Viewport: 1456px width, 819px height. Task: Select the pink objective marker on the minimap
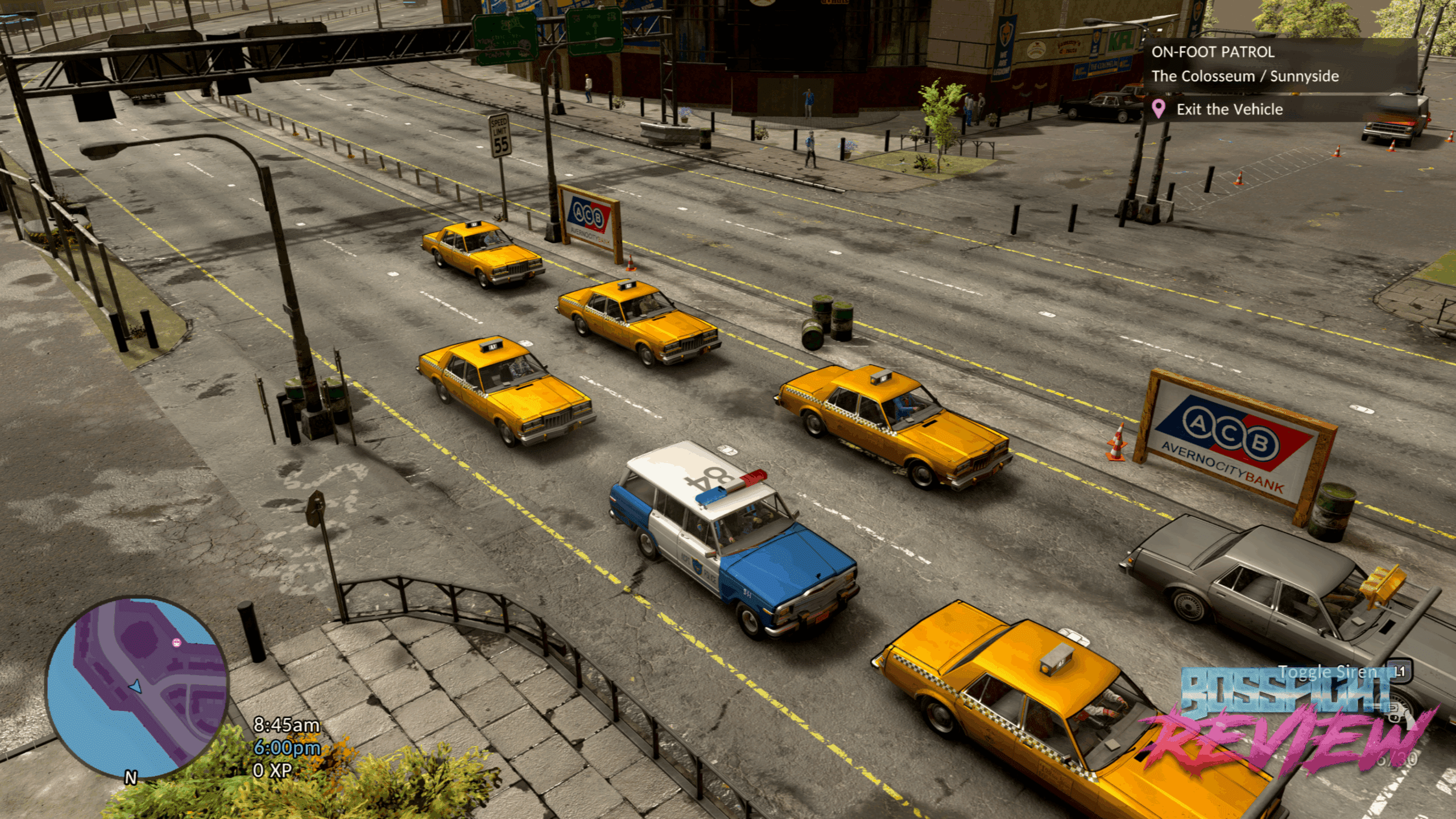pyautogui.click(x=176, y=643)
